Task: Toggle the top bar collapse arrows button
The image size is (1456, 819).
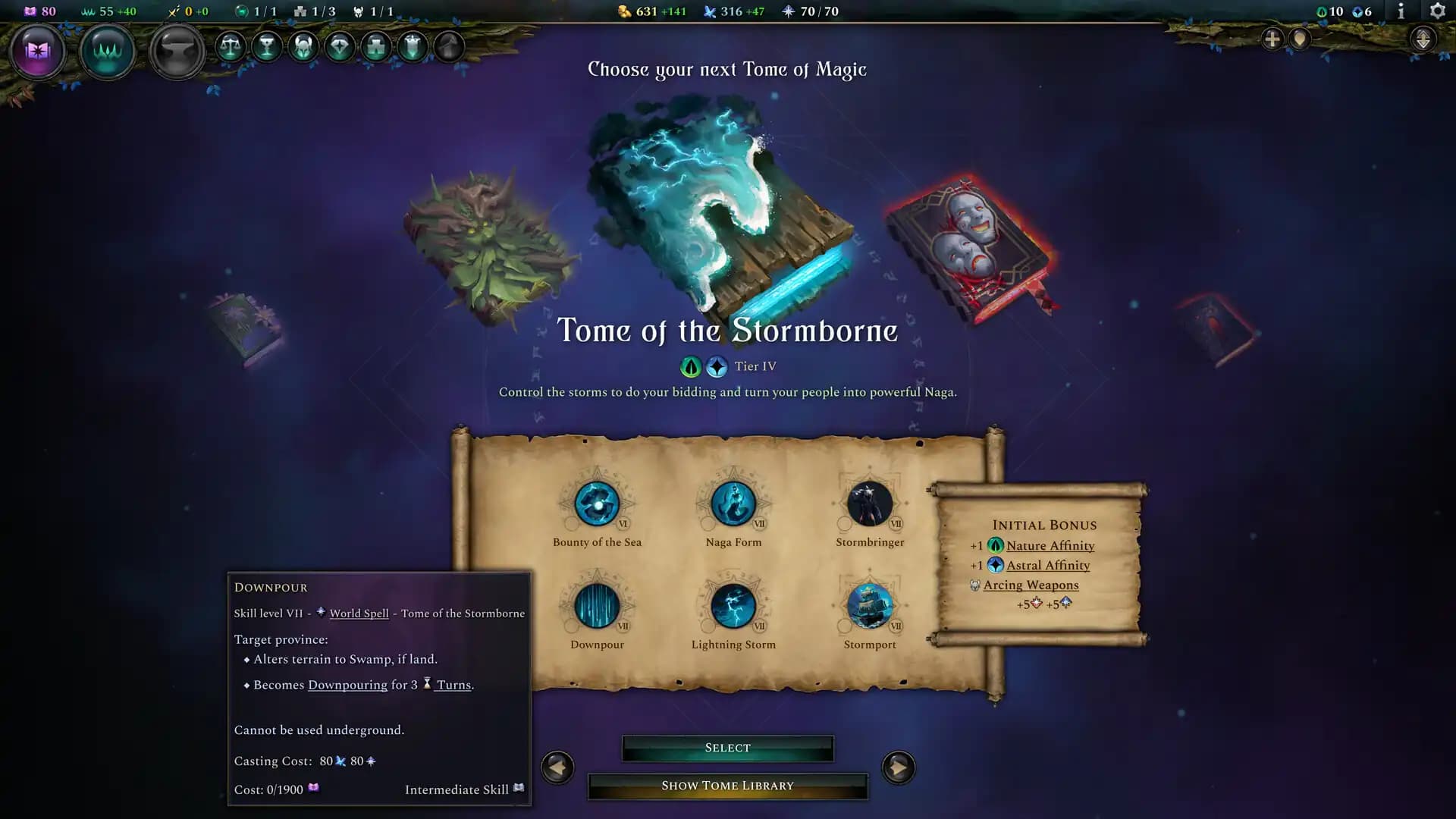Action: [x=1424, y=36]
